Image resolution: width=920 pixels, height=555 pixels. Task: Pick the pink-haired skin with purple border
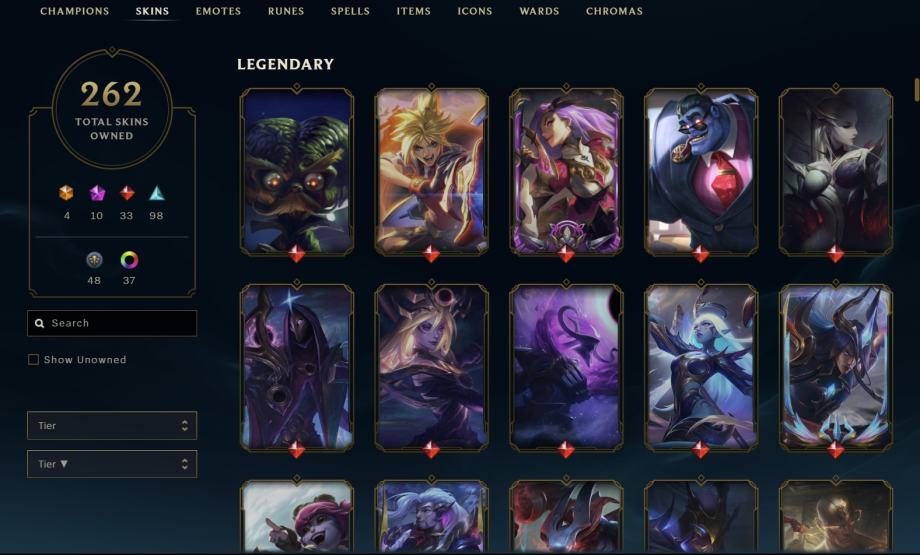click(x=566, y=170)
